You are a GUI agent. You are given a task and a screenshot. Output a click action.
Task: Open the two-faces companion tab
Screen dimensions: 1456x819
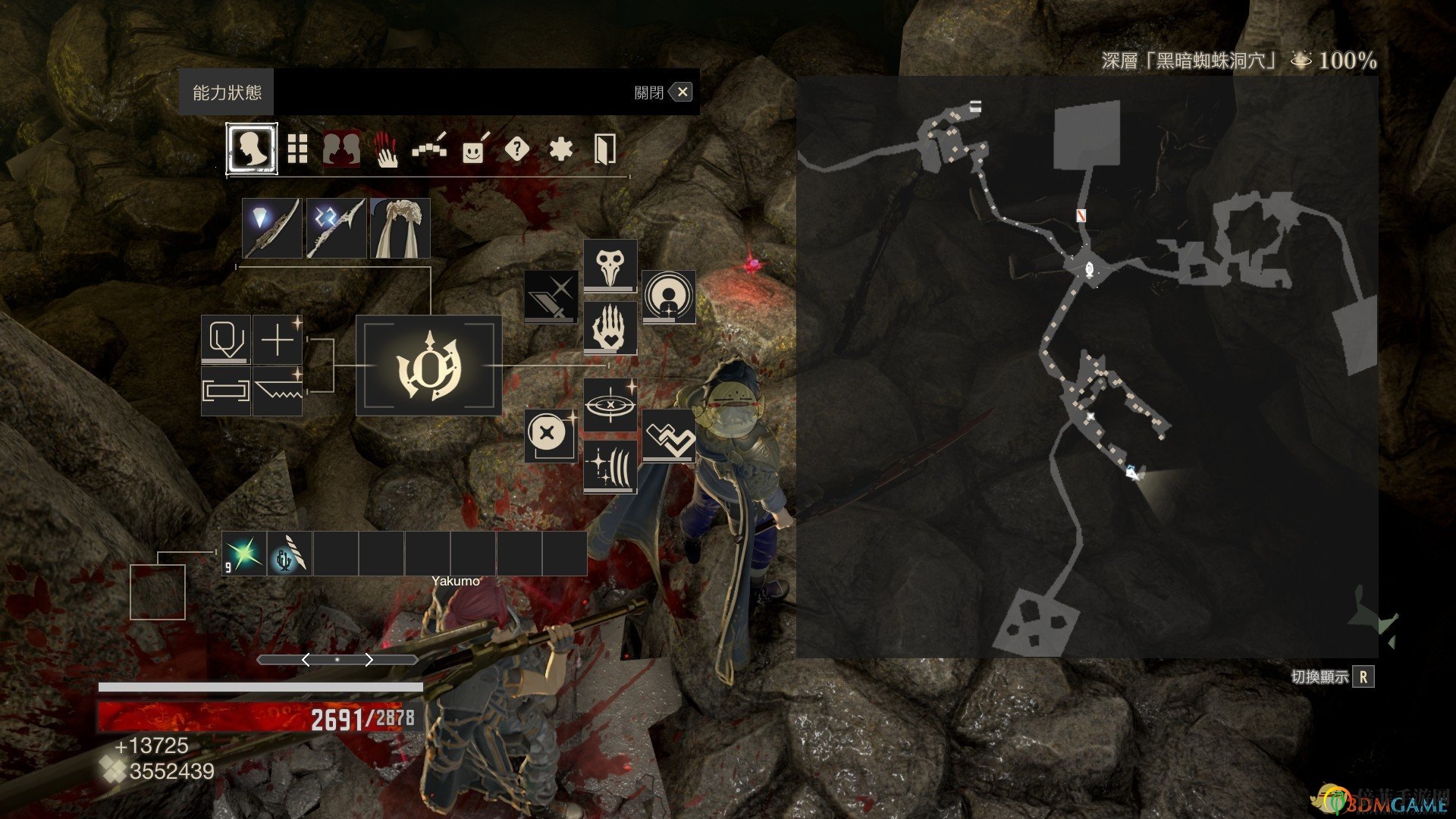(342, 149)
